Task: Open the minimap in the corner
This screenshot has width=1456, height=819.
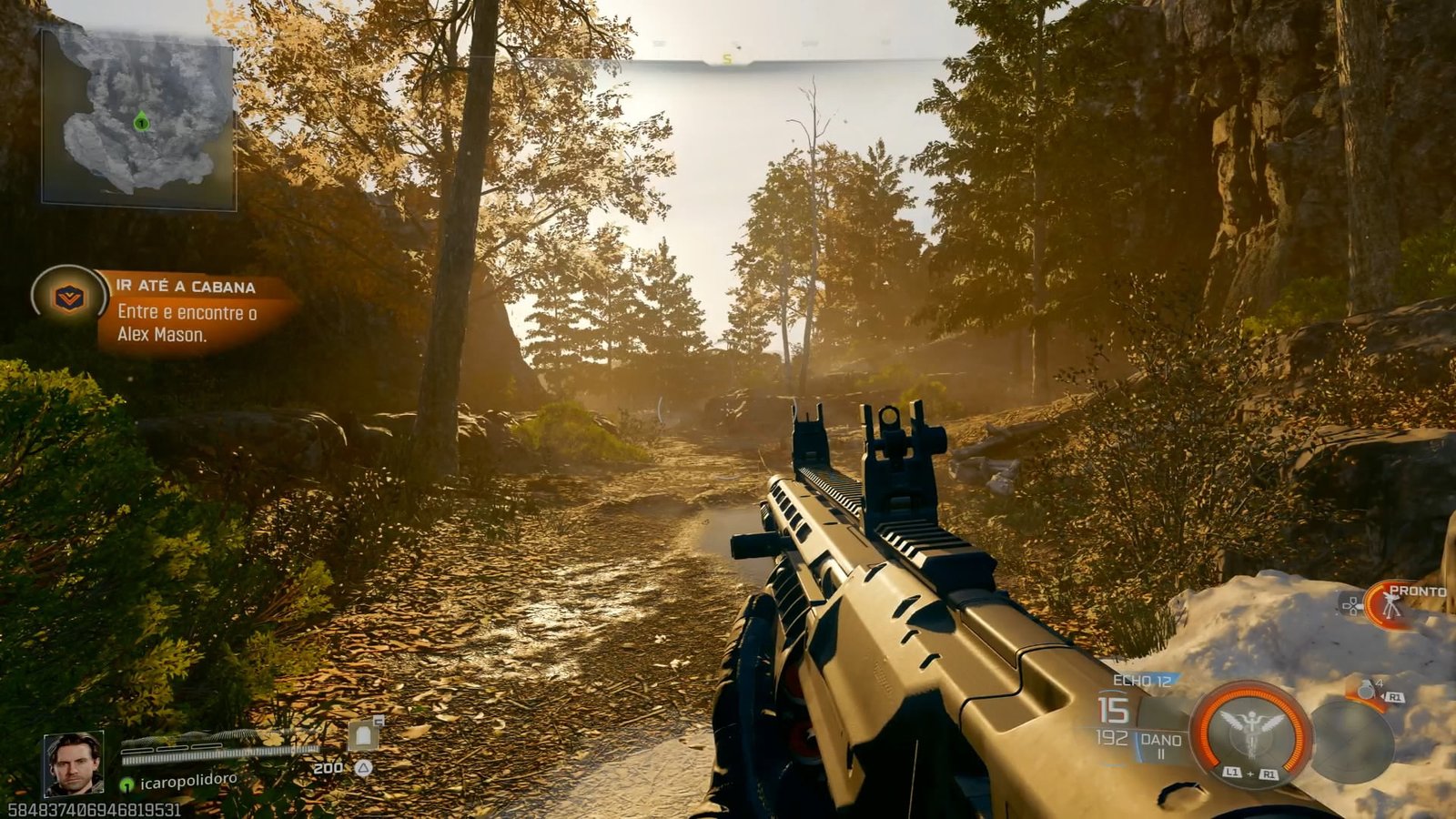Action: pyautogui.click(x=138, y=118)
